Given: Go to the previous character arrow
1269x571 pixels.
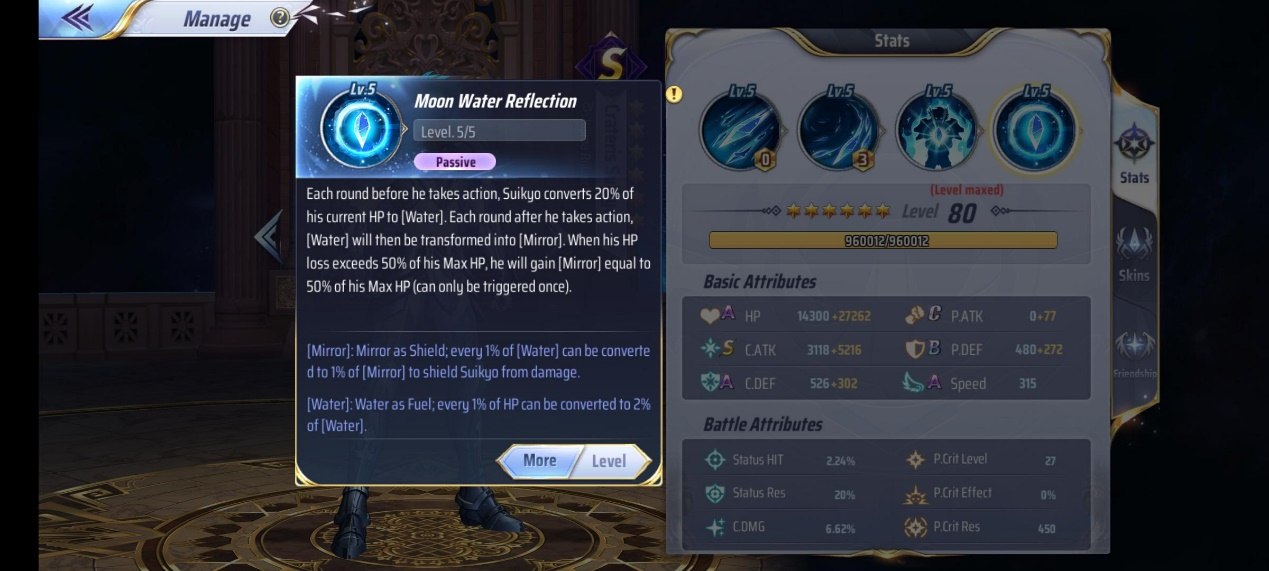Looking at the screenshot, I should point(268,236).
